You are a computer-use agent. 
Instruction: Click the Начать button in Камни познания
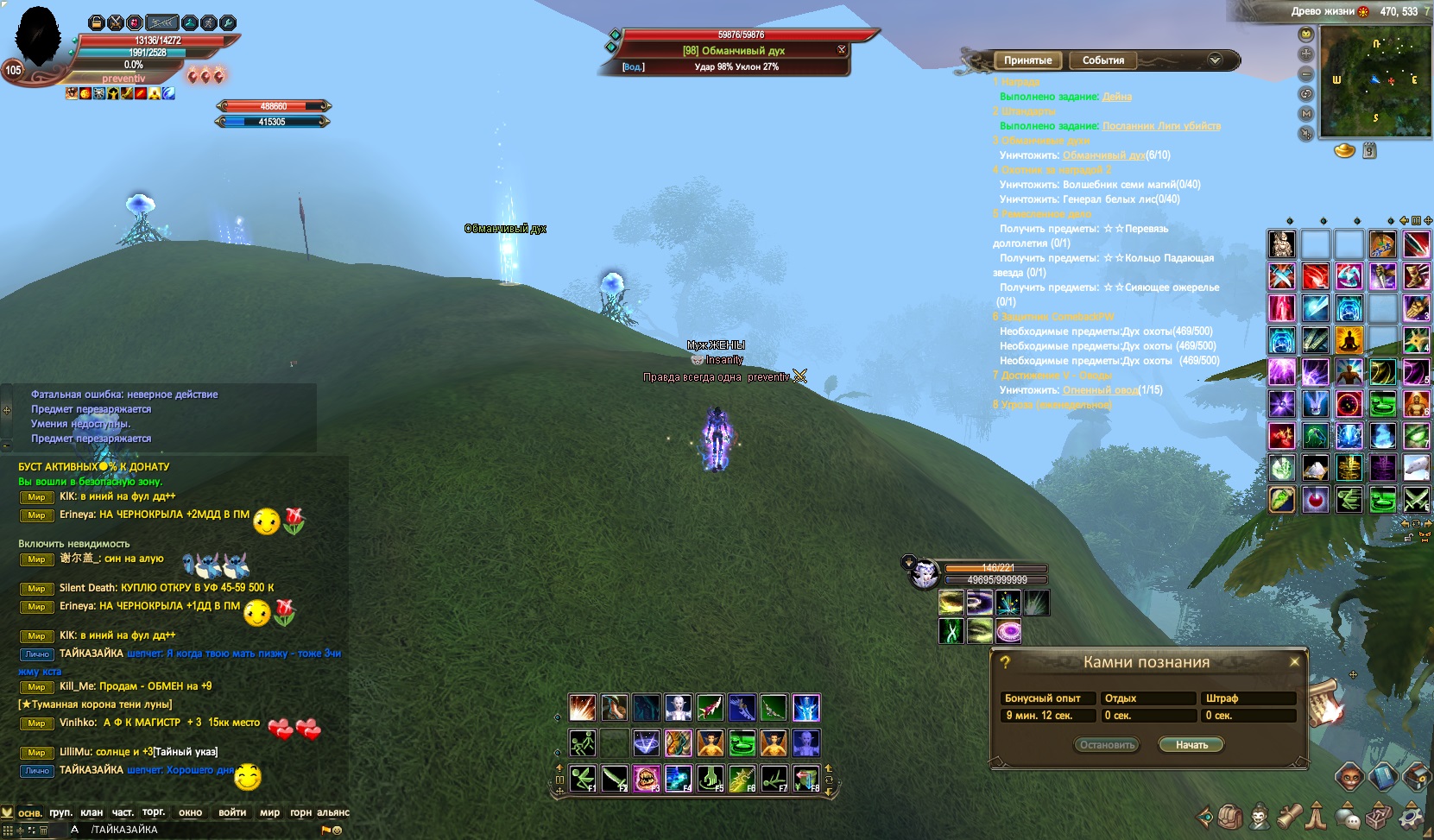[1191, 745]
